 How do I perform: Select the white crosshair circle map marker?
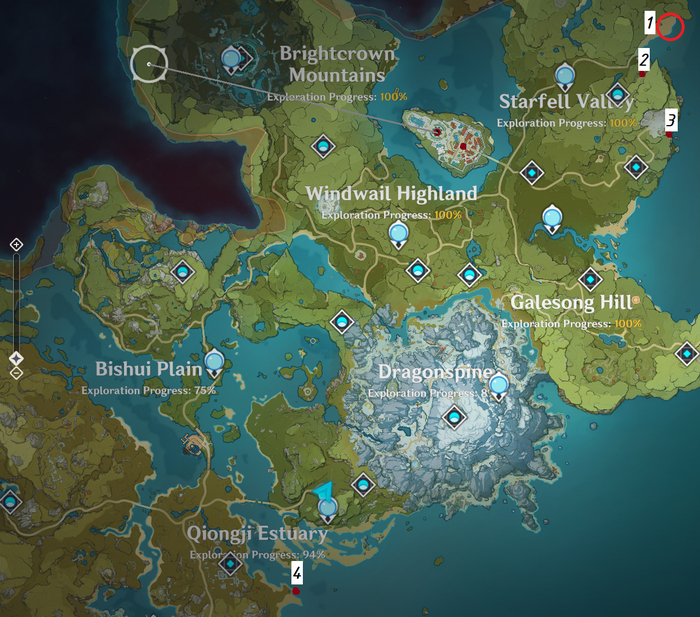[149, 64]
